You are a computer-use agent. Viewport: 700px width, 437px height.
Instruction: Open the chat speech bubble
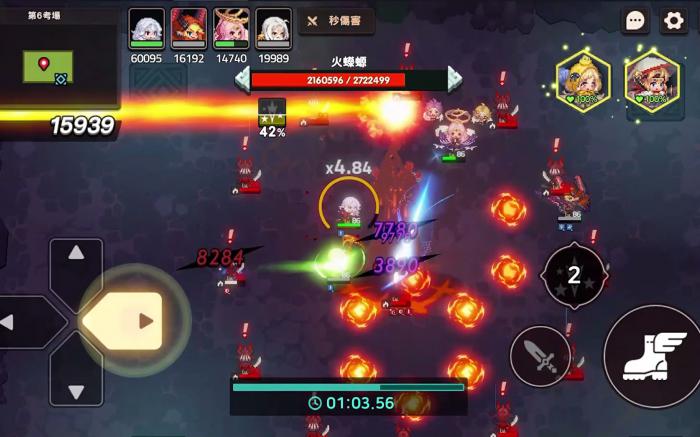(636, 21)
